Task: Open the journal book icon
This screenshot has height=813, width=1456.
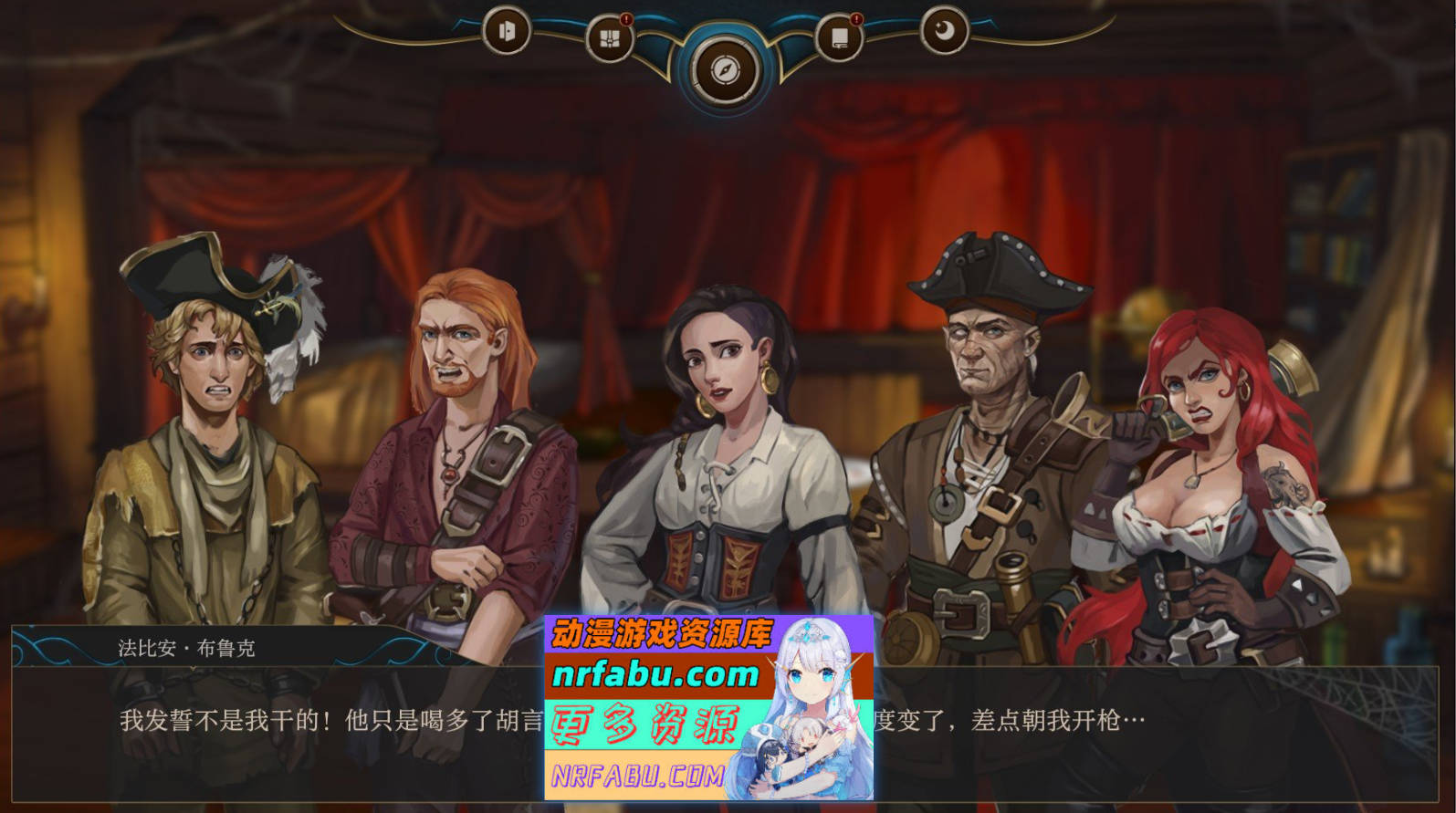Action: pos(842,37)
